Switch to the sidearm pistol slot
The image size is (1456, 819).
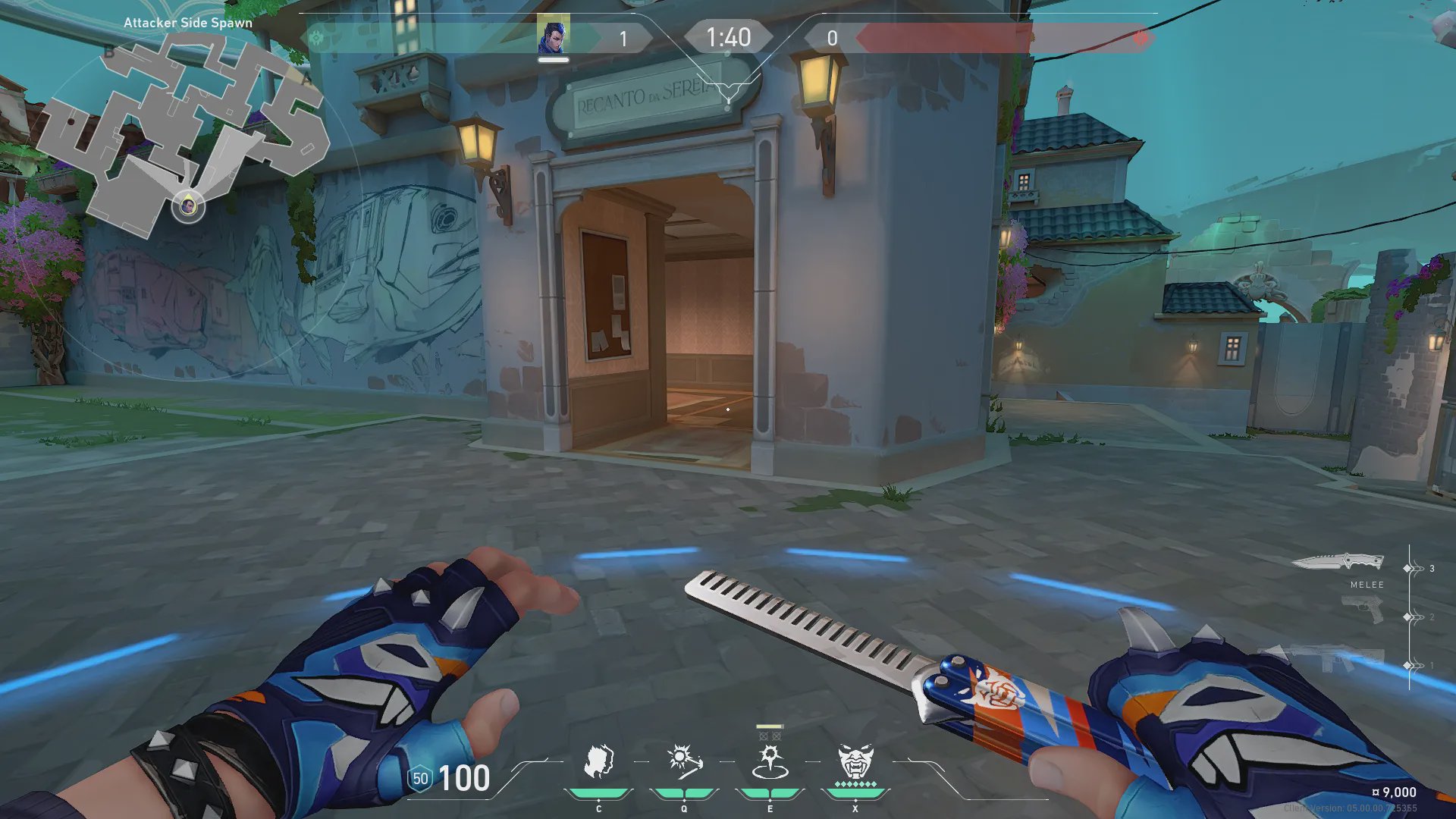(x=1362, y=610)
